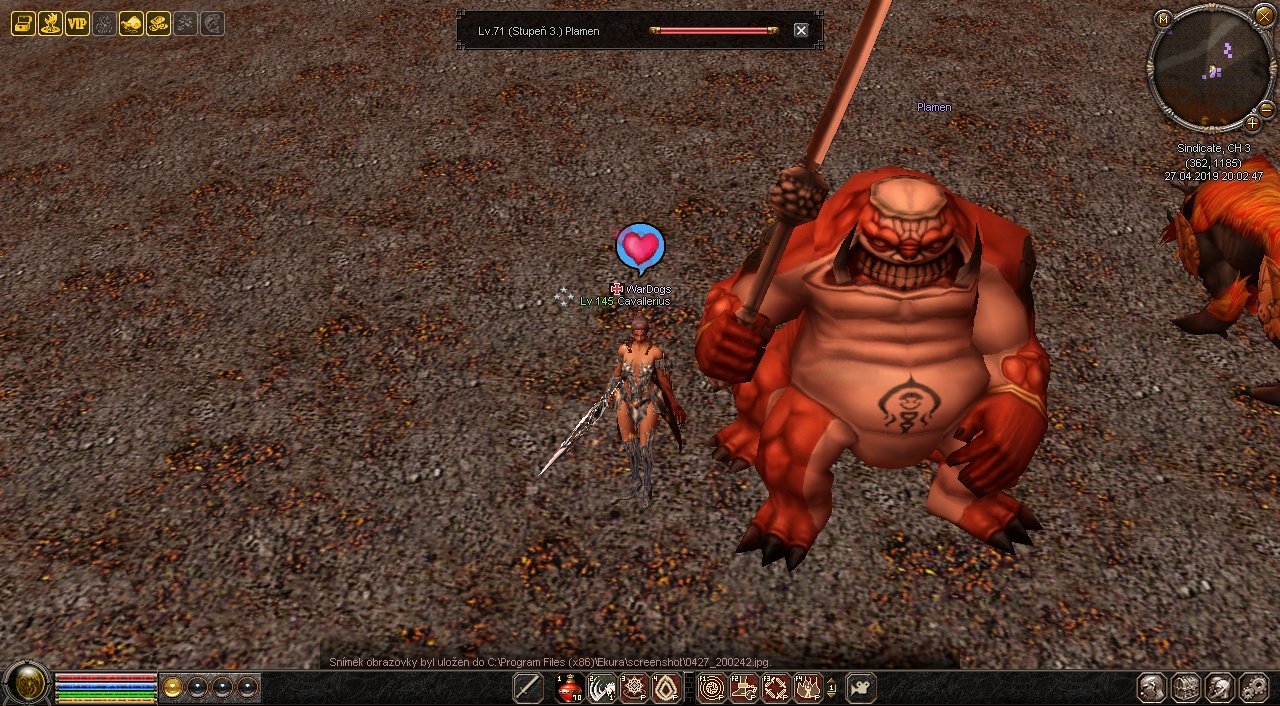1280x706 pixels.
Task: Activate the crossed swords skill on F3
Action: (776, 688)
